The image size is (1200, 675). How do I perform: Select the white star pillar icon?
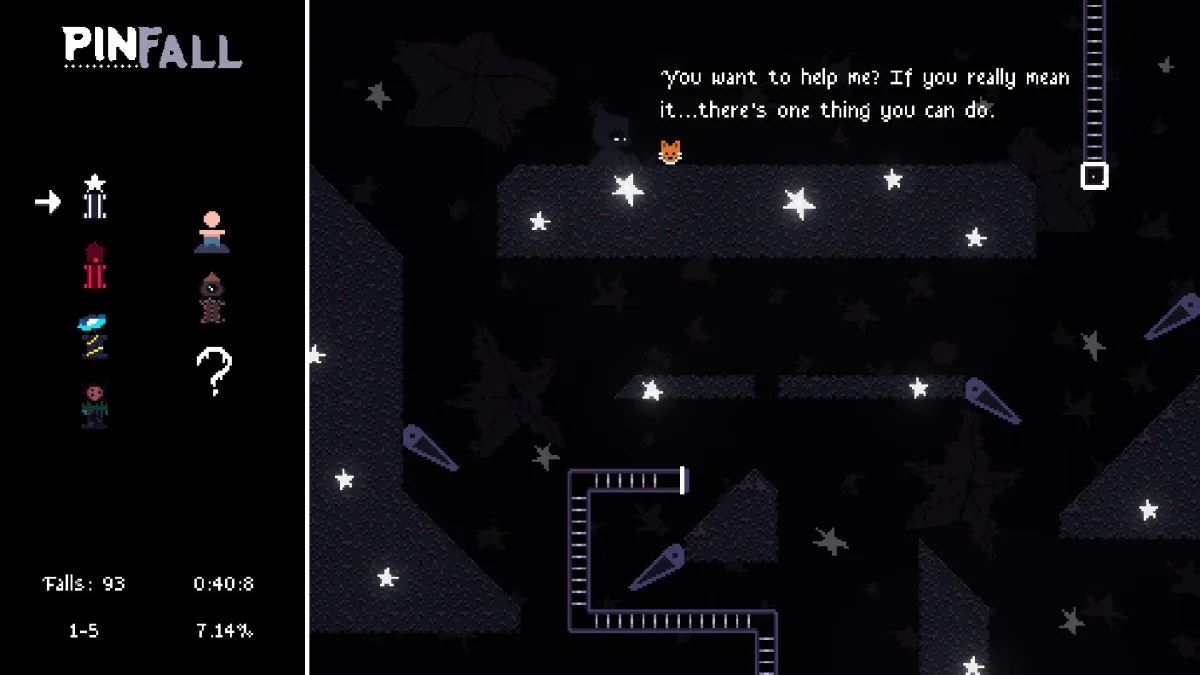95,197
